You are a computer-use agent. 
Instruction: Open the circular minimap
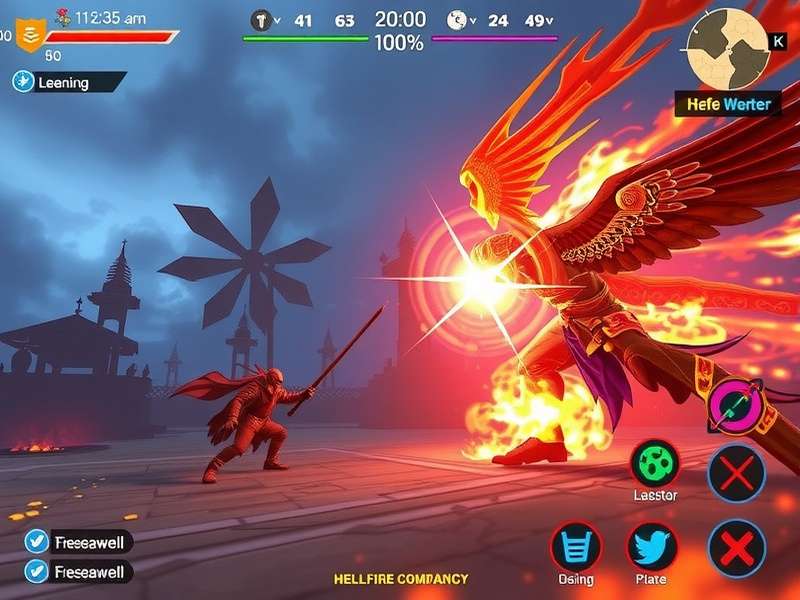tap(728, 49)
